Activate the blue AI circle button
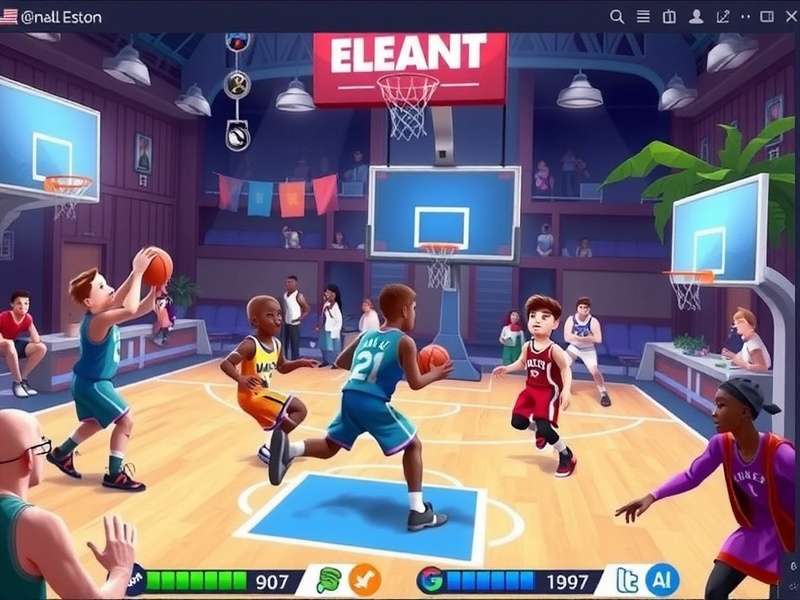This screenshot has width=800, height=600. [x=662, y=579]
